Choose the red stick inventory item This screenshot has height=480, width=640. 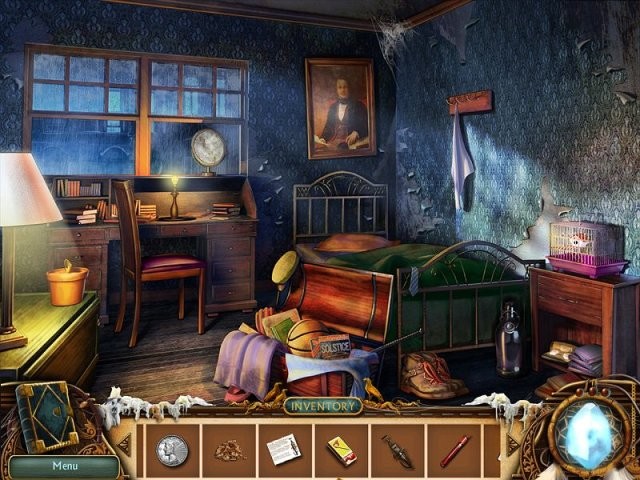point(454,450)
